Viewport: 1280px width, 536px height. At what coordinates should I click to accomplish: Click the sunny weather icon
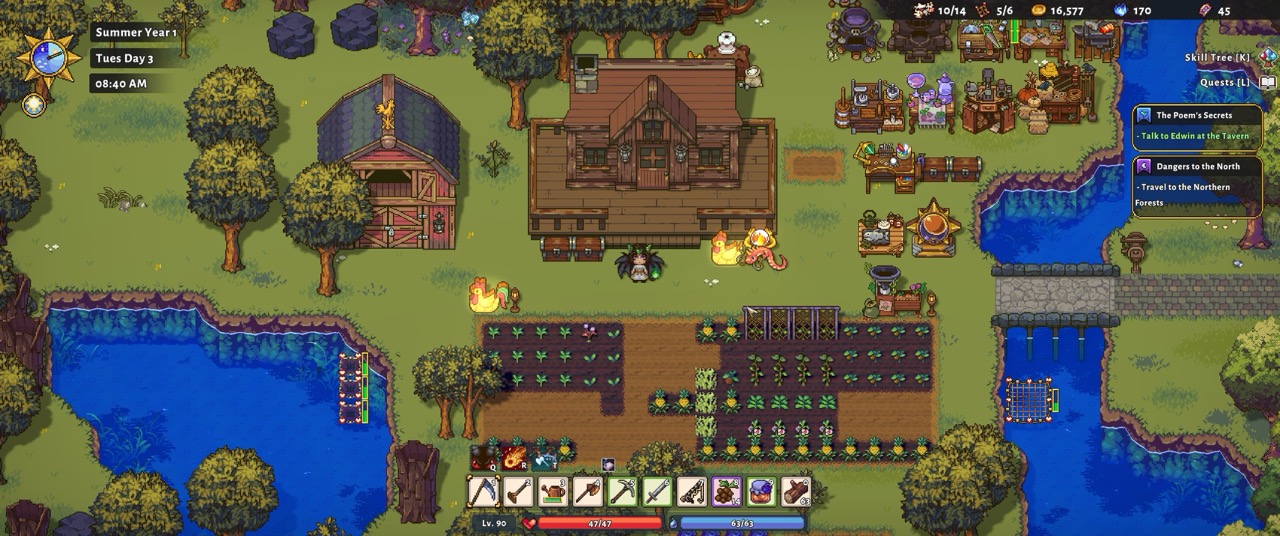tap(34, 104)
